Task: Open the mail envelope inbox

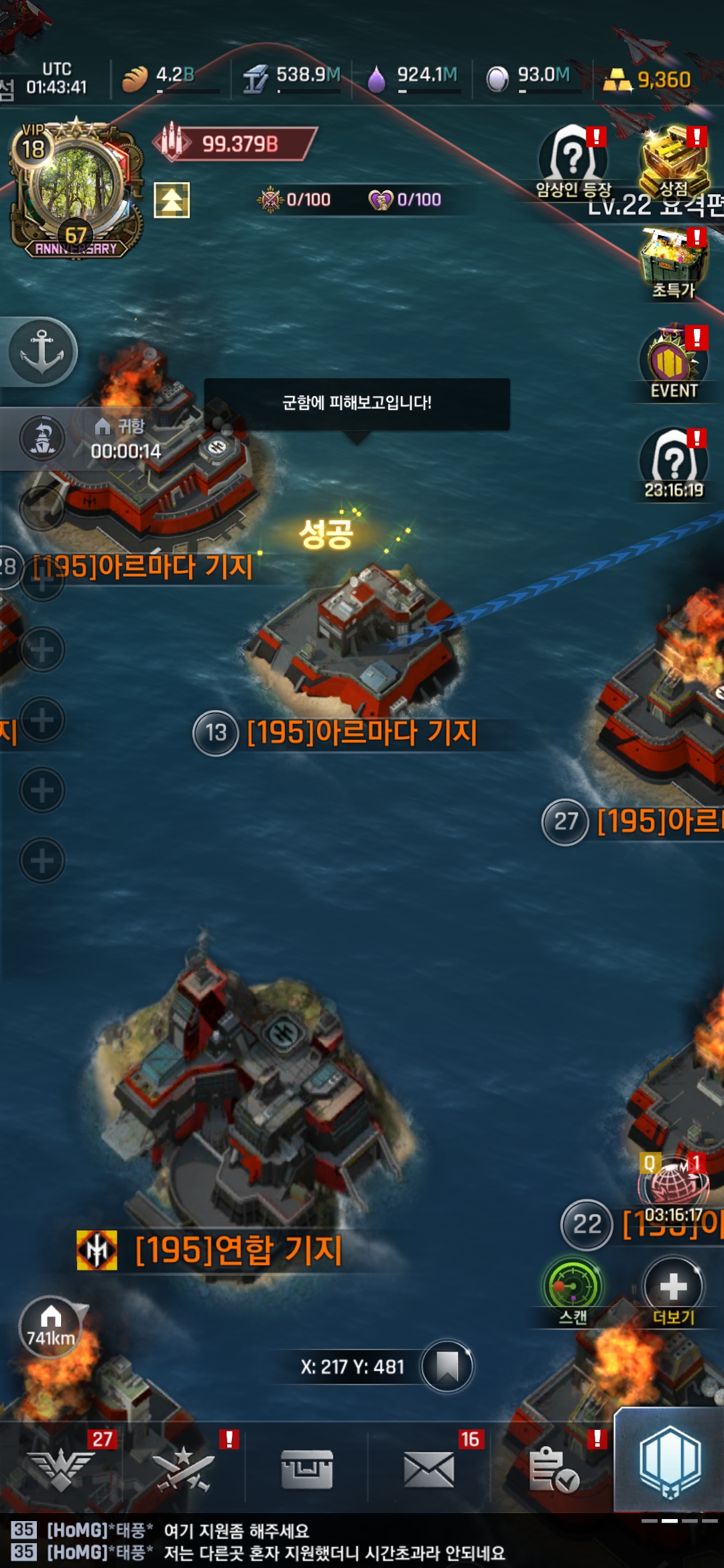Action: tap(429, 1469)
